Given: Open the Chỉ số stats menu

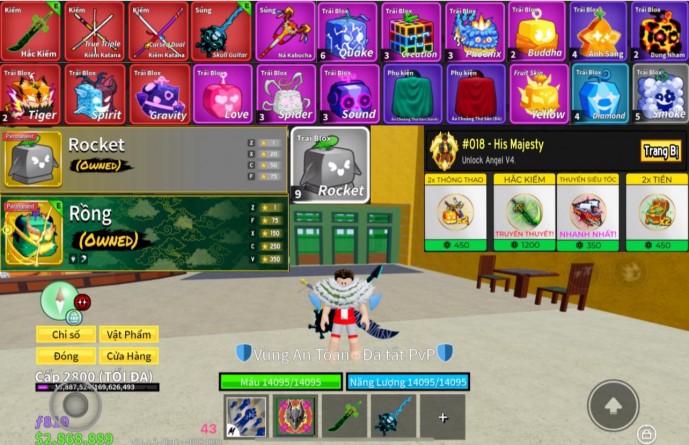Looking at the screenshot, I should click(66, 334).
